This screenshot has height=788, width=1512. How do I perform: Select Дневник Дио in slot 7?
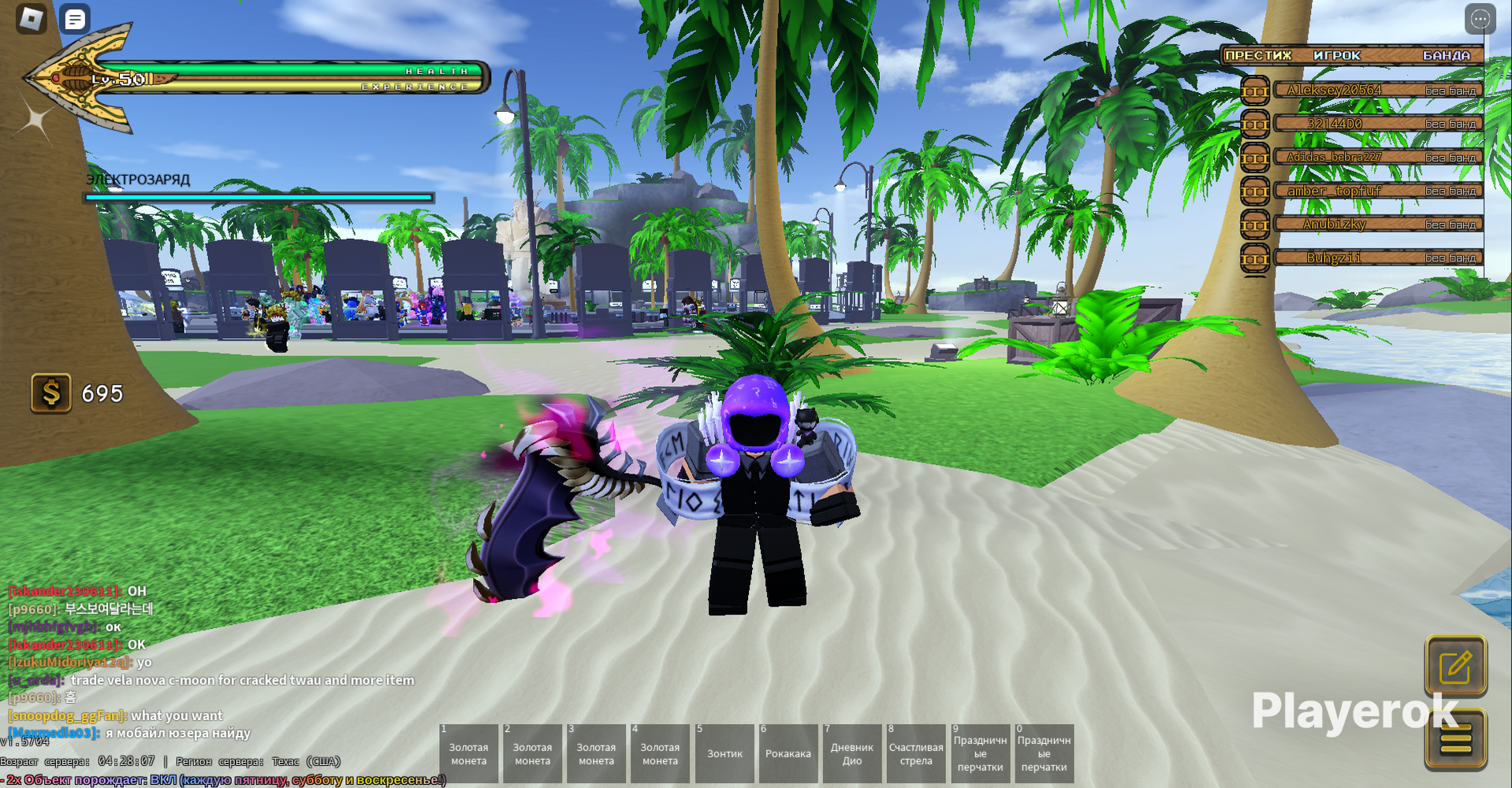tap(851, 753)
